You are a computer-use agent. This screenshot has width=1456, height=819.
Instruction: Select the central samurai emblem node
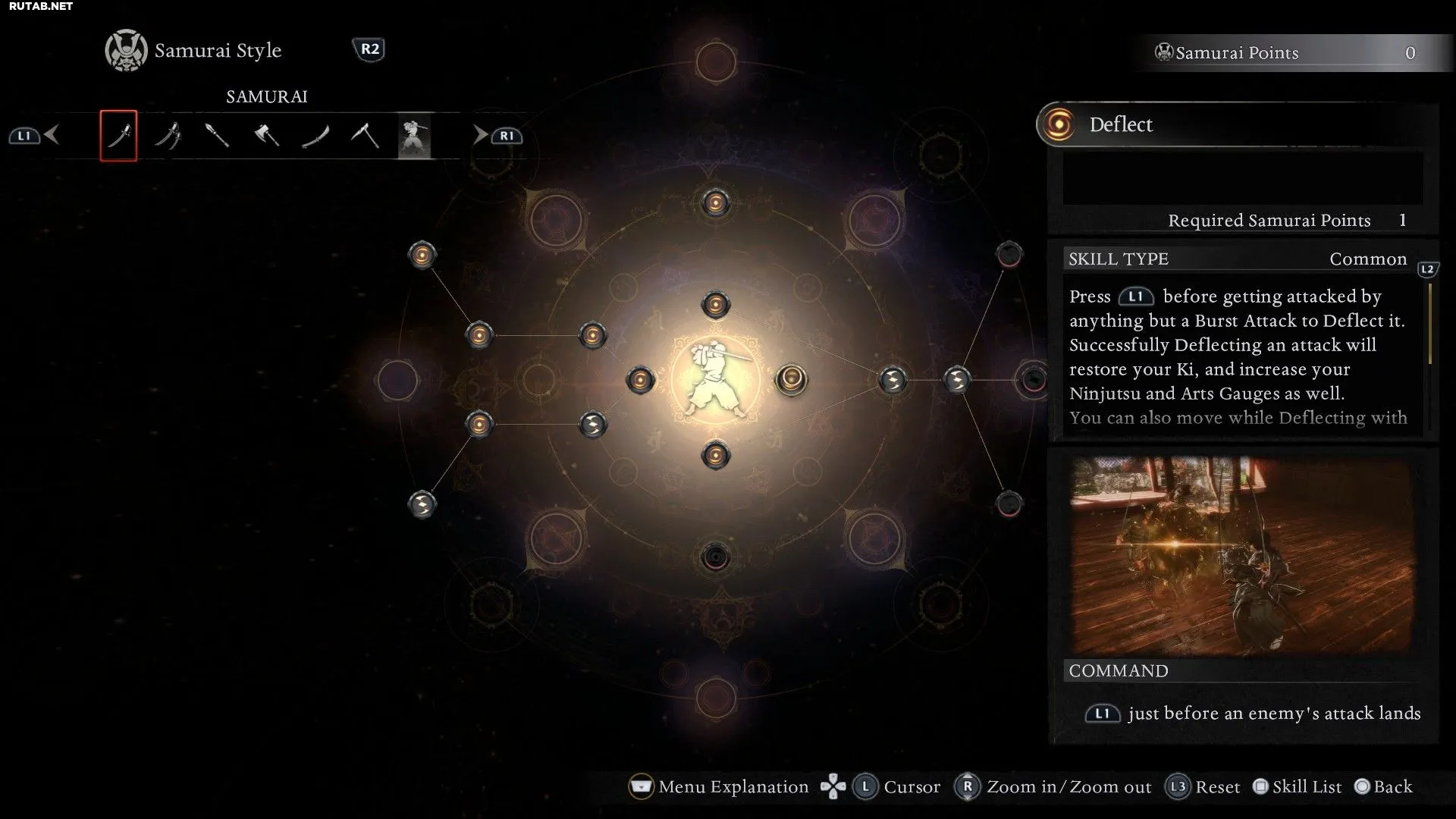click(x=715, y=379)
